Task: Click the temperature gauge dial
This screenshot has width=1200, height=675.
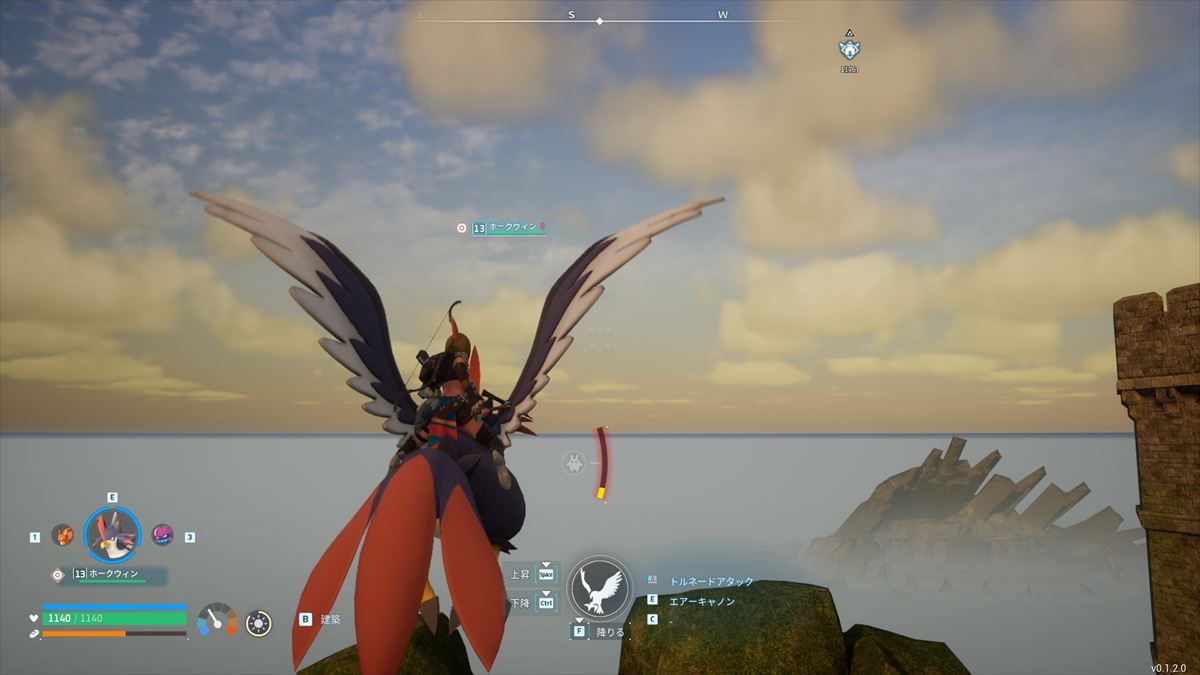Action: click(217, 621)
